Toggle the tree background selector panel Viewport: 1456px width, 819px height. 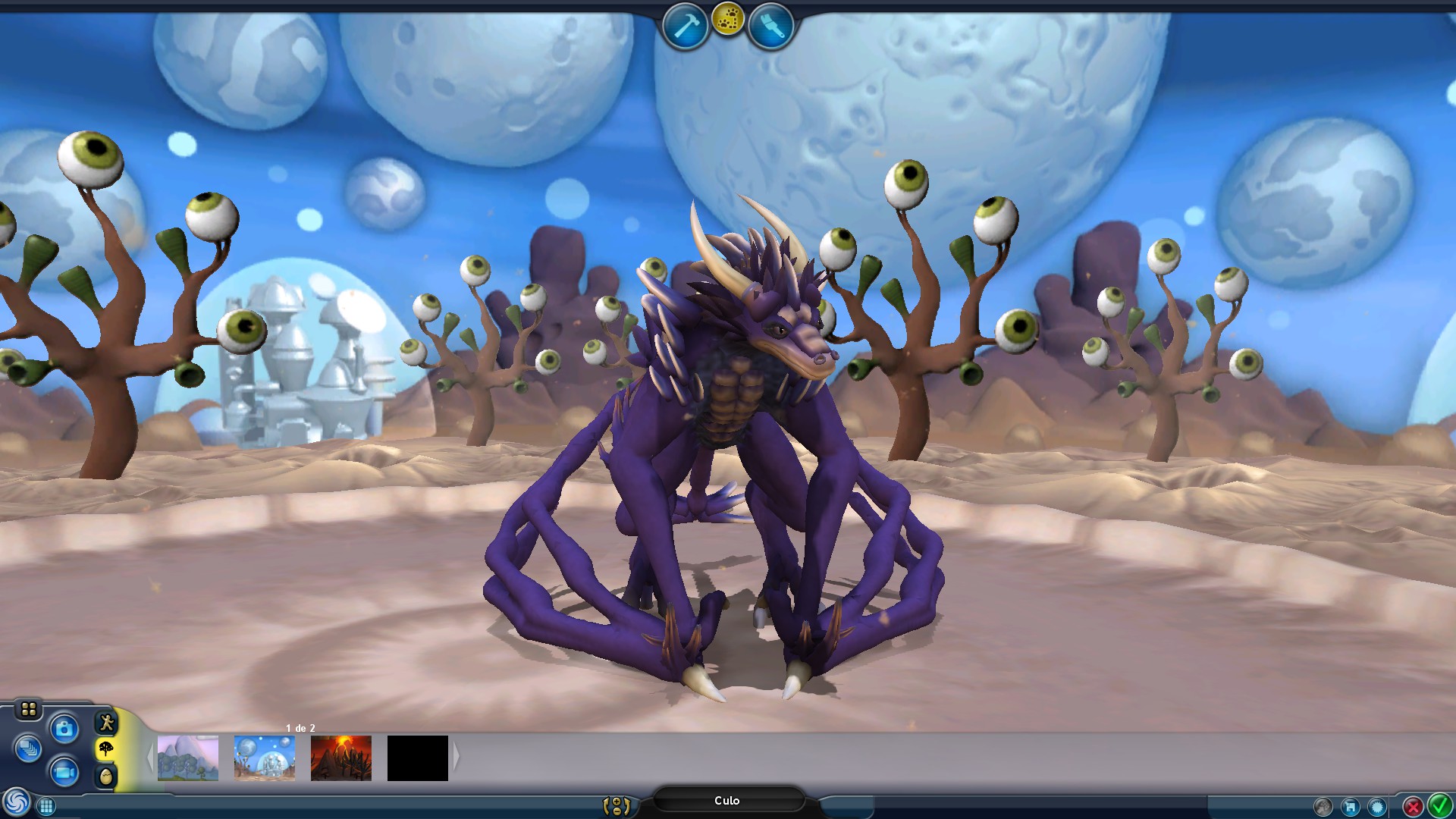tap(105, 748)
